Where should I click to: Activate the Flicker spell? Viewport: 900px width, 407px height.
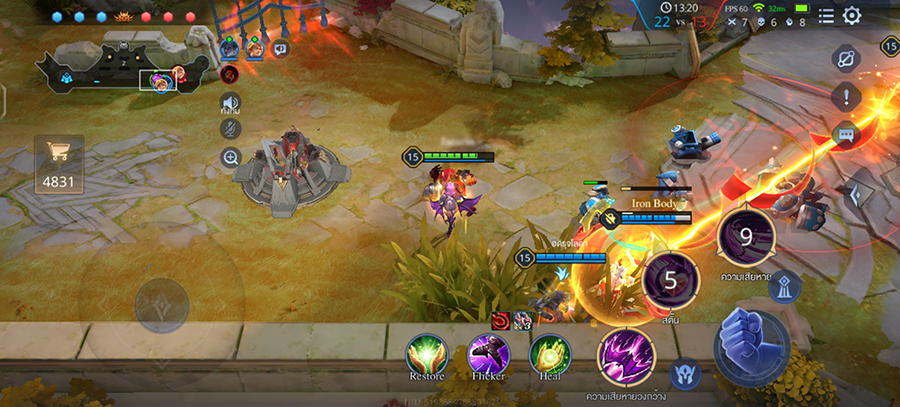coord(489,355)
